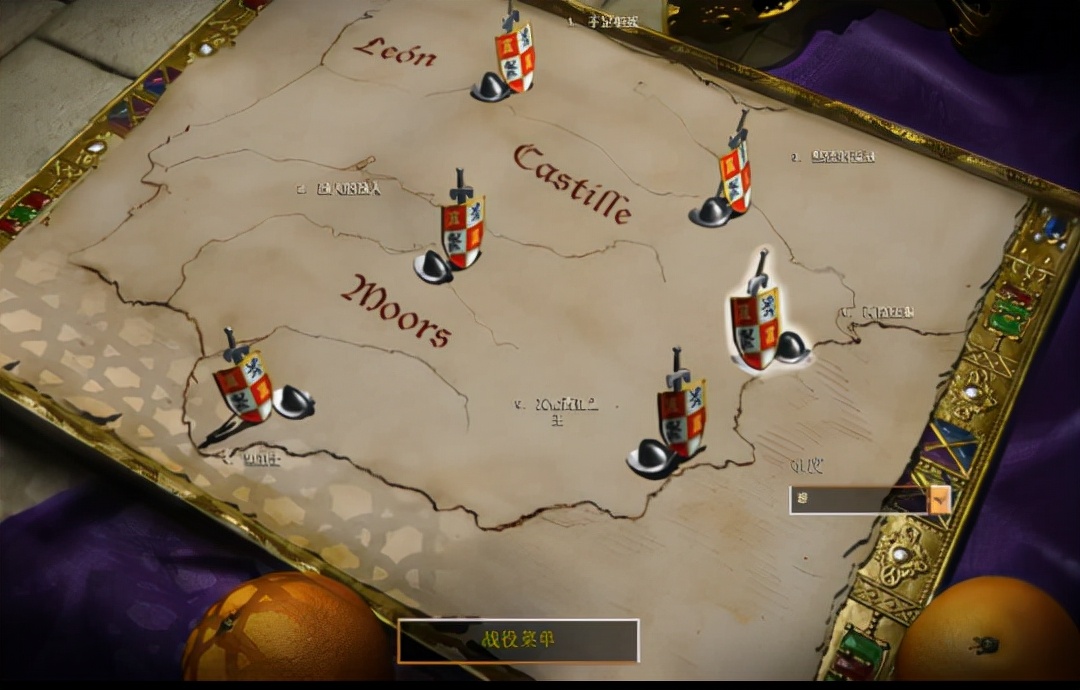This screenshot has width=1080, height=690.
Task: Open the difficulty dropdown
Action: click(939, 500)
